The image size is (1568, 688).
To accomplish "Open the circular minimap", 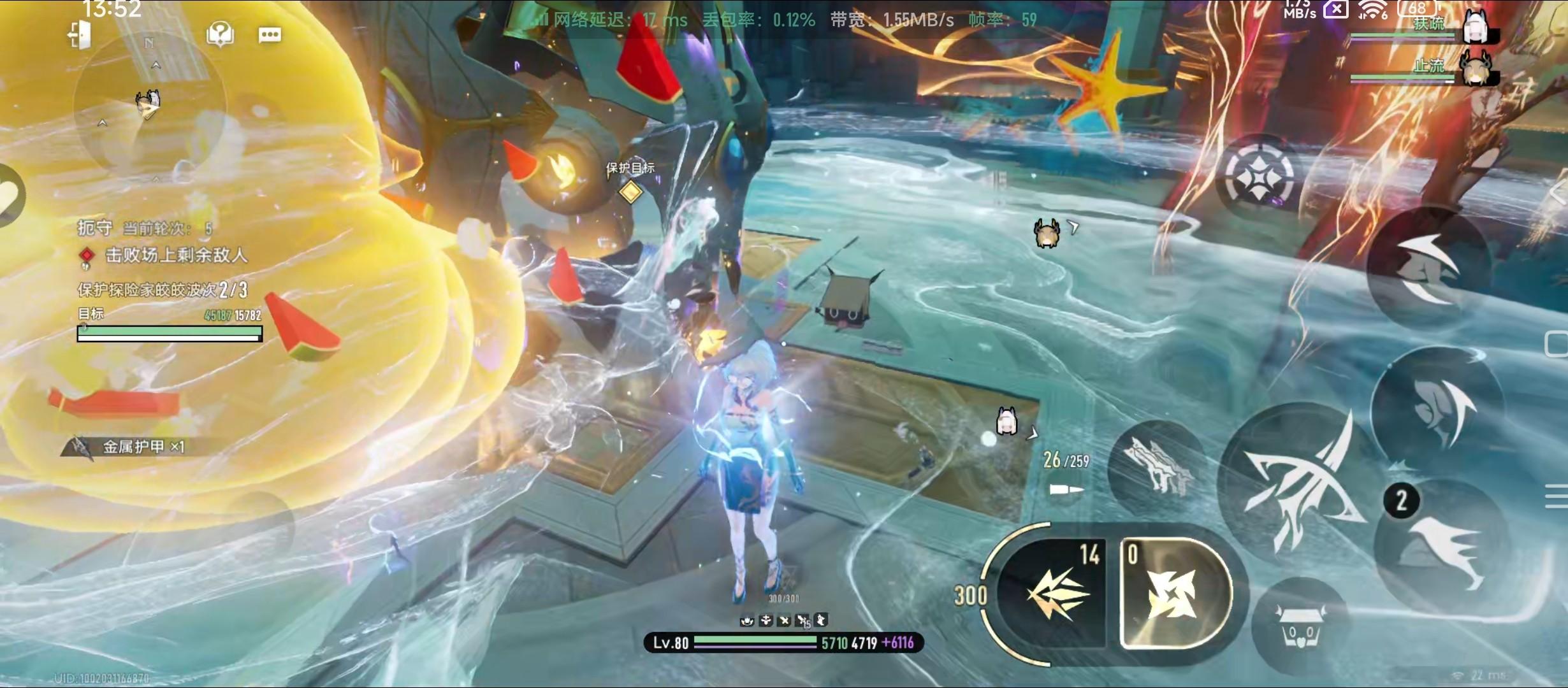I will tap(149, 106).
